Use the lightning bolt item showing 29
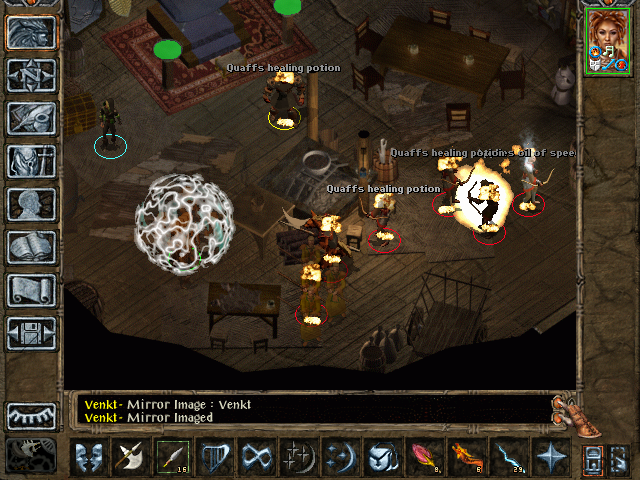The height and width of the screenshot is (480, 640). click(x=508, y=457)
